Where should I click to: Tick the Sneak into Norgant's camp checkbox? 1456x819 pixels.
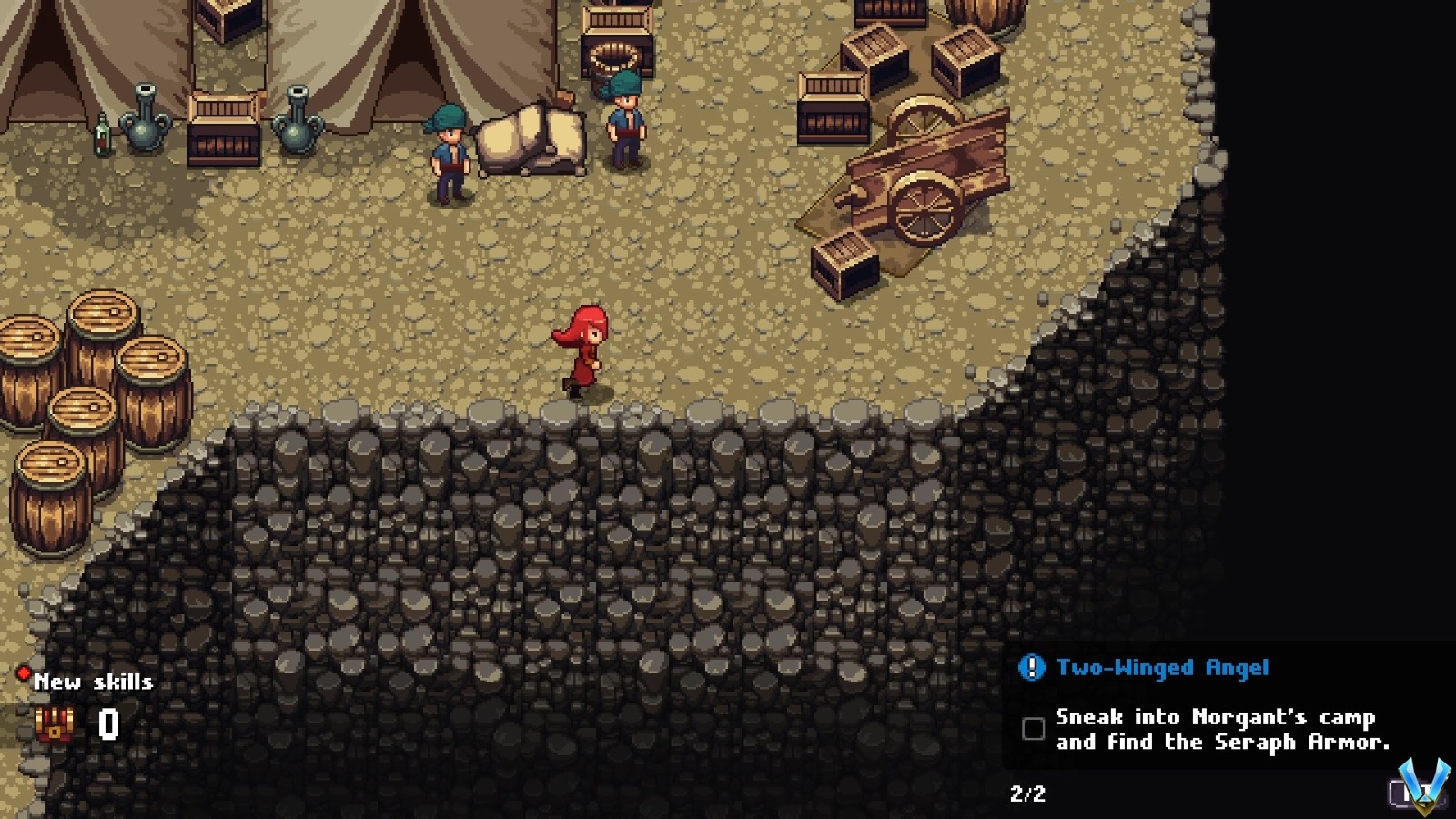point(1033,729)
